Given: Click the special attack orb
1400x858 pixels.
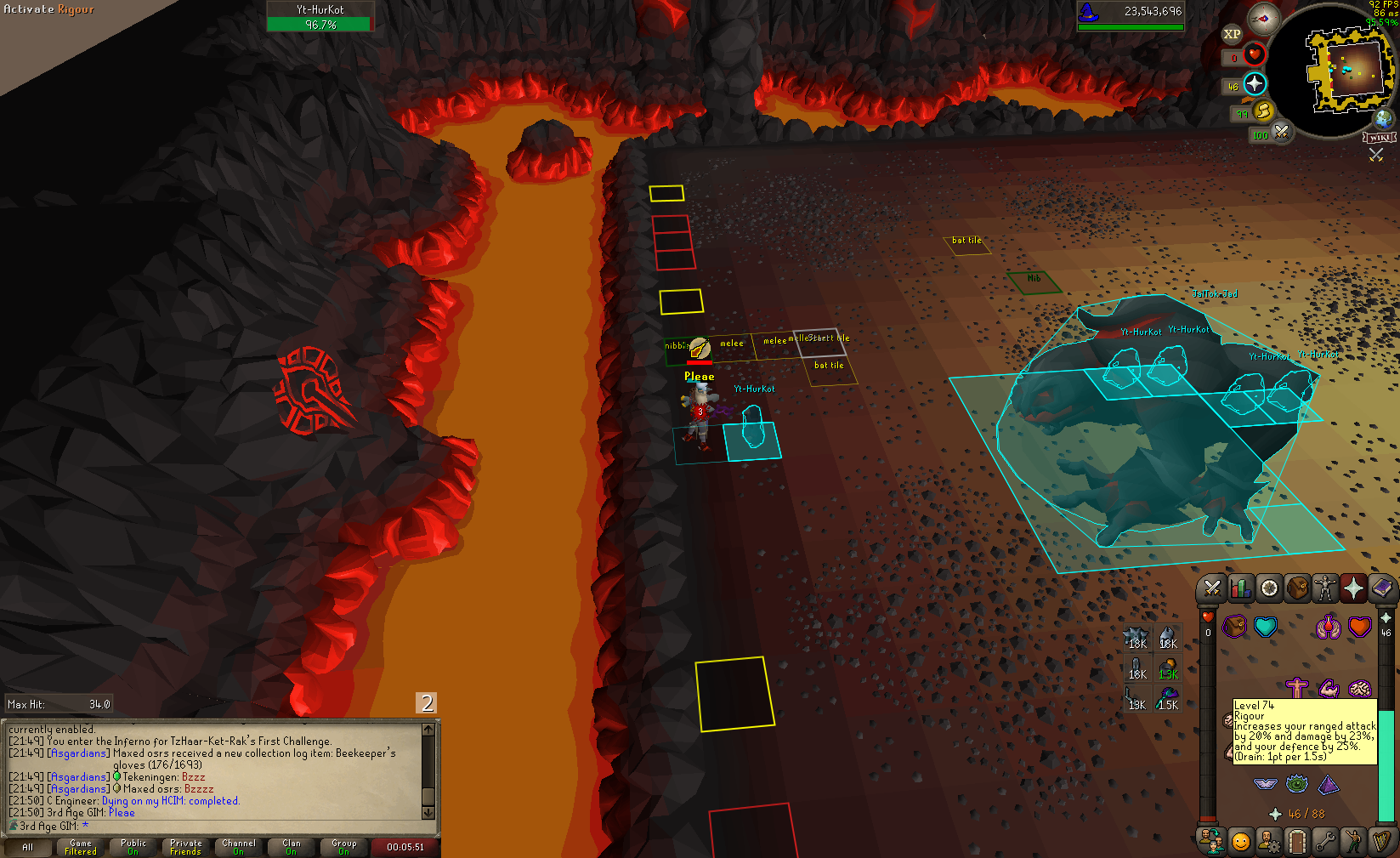Looking at the screenshot, I should pyautogui.click(x=1281, y=132).
